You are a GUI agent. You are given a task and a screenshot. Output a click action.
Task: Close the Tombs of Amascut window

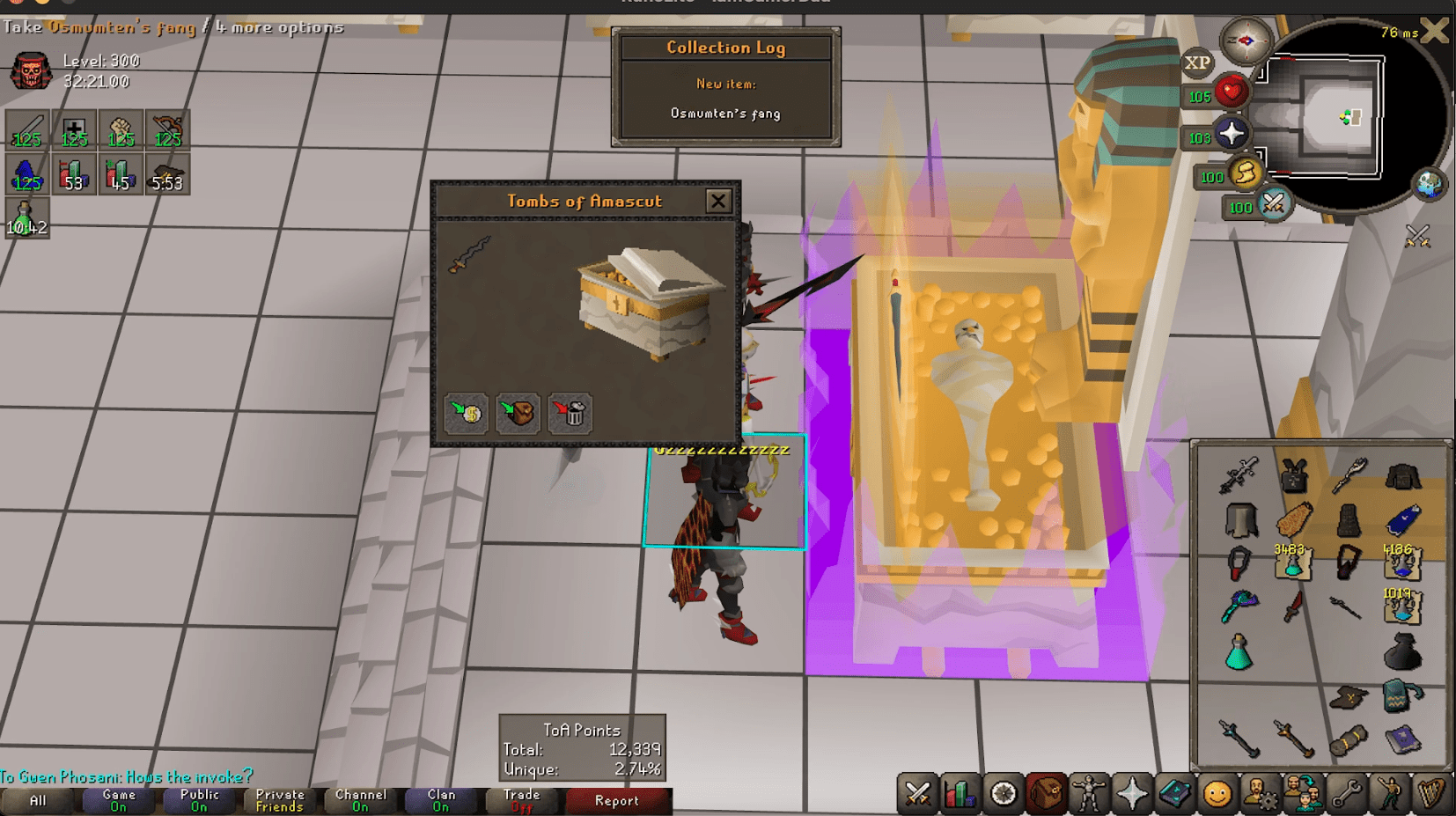tap(718, 201)
